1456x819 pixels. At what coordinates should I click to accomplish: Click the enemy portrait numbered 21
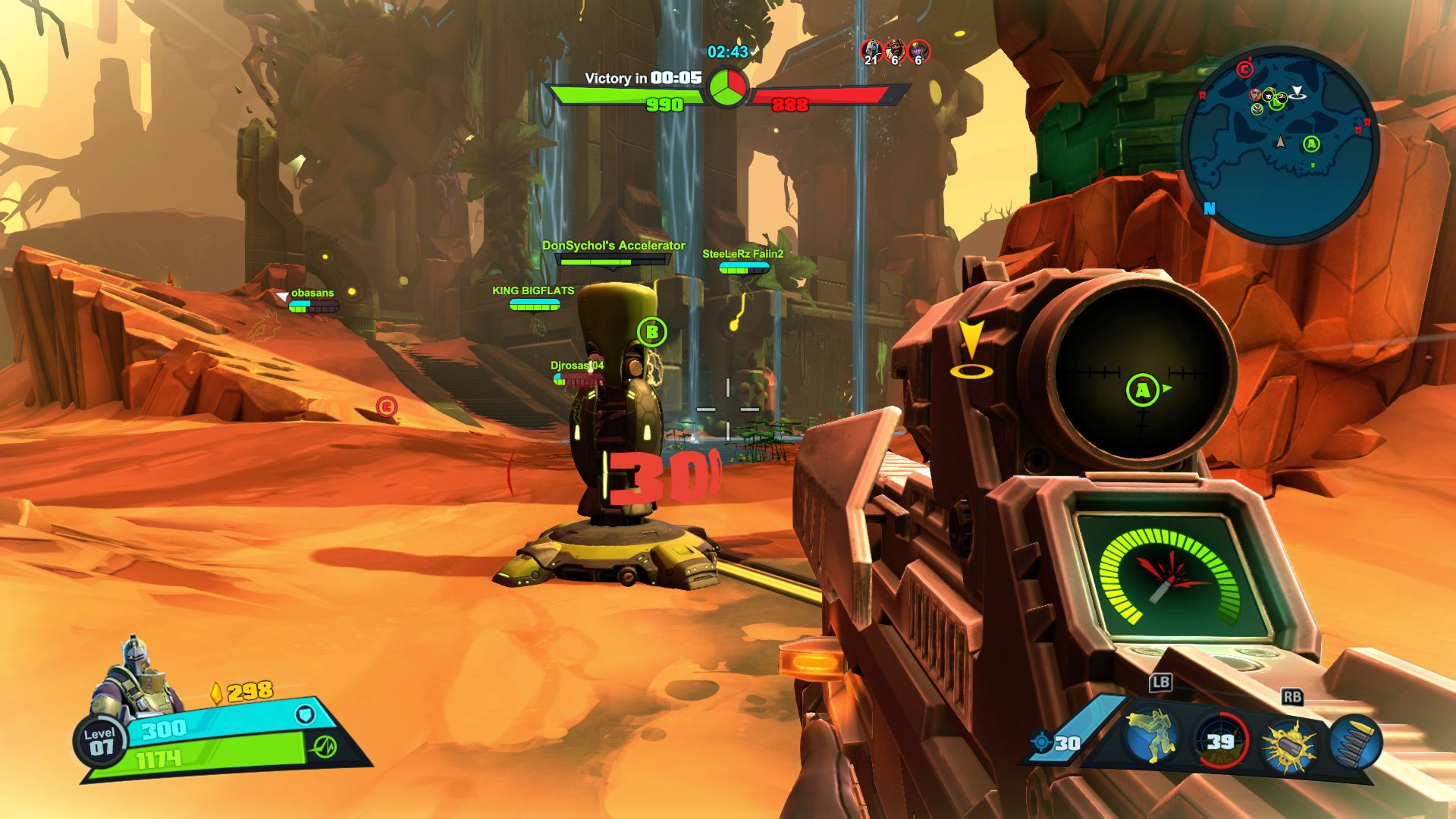coord(871,52)
